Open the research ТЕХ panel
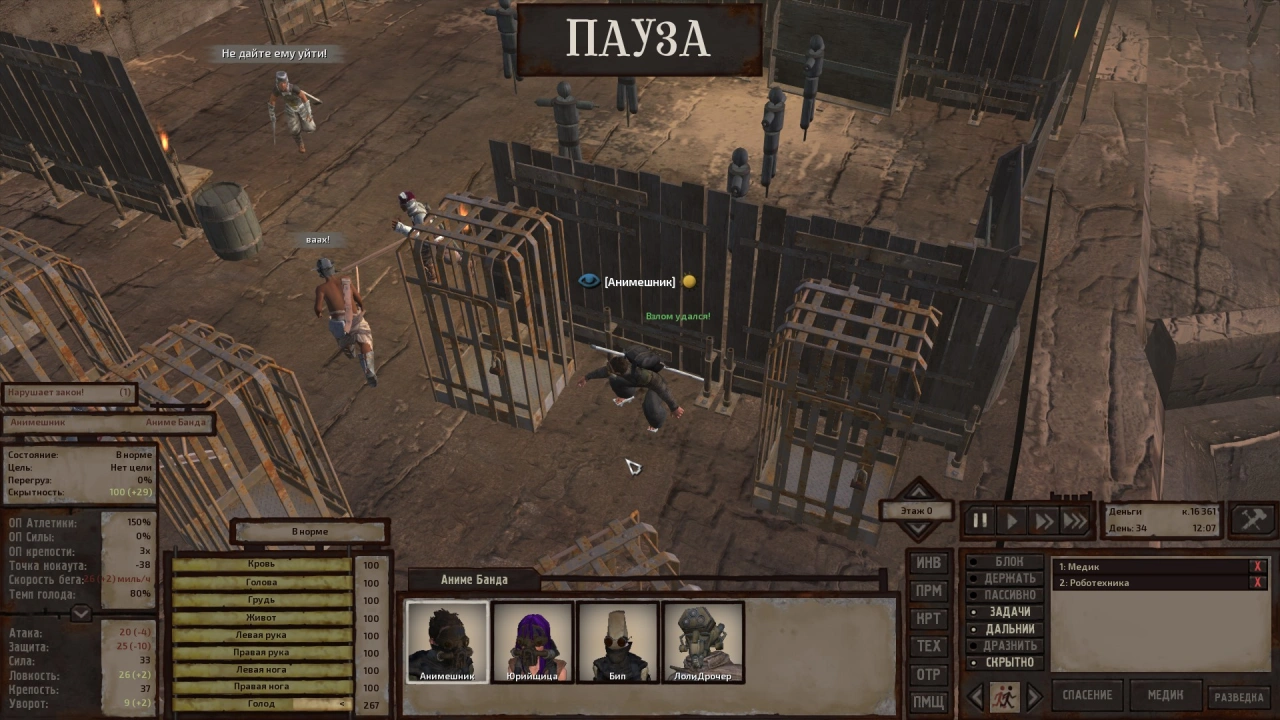This screenshot has width=1280, height=720. pos(929,646)
